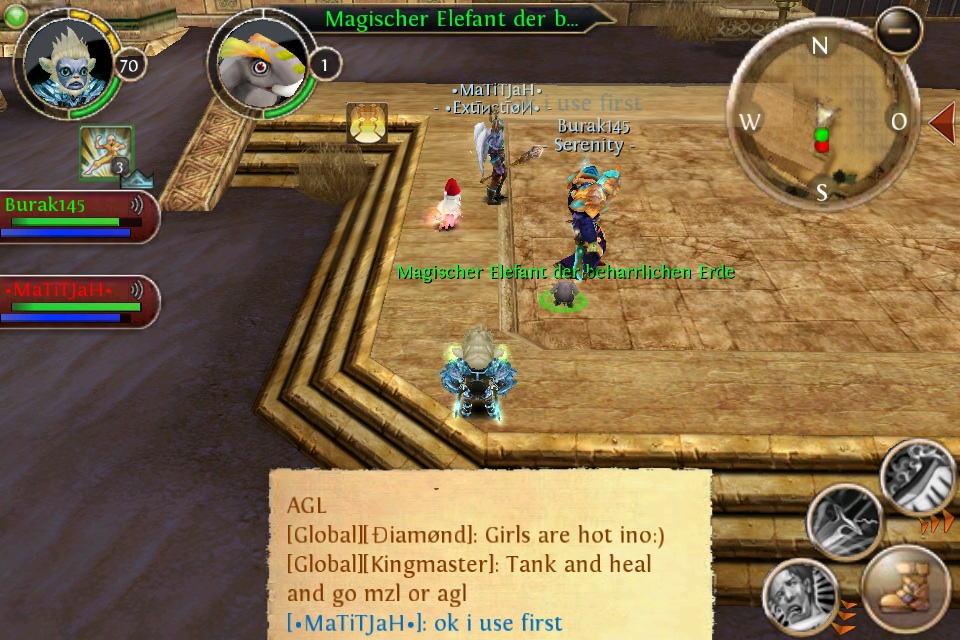Zoom out minimap with the minus button
The height and width of the screenshot is (640, 960).
click(898, 30)
